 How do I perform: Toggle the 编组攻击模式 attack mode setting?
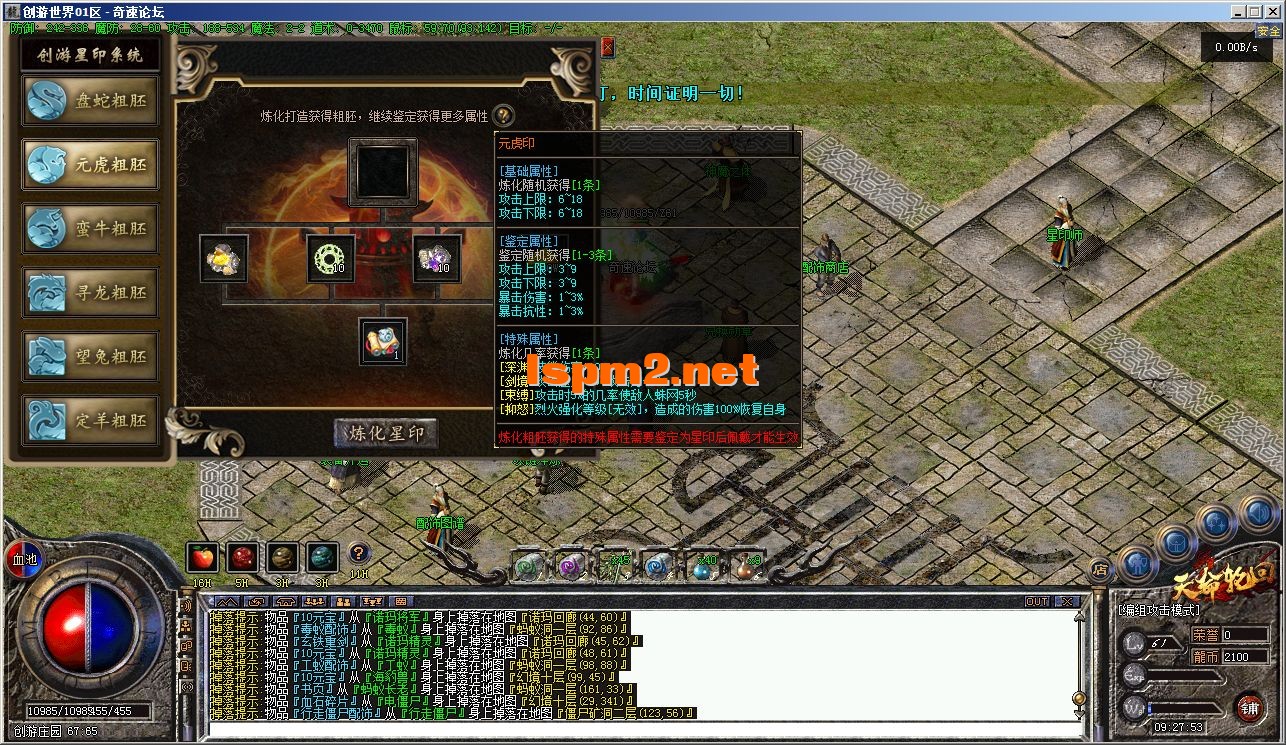1159,609
